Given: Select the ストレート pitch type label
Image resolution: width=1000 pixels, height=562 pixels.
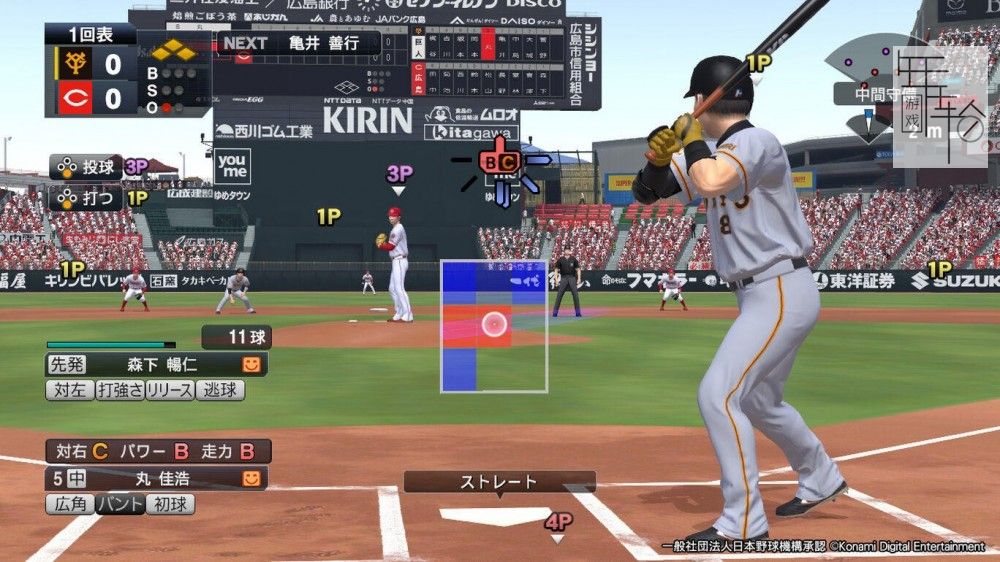Looking at the screenshot, I should (499, 482).
